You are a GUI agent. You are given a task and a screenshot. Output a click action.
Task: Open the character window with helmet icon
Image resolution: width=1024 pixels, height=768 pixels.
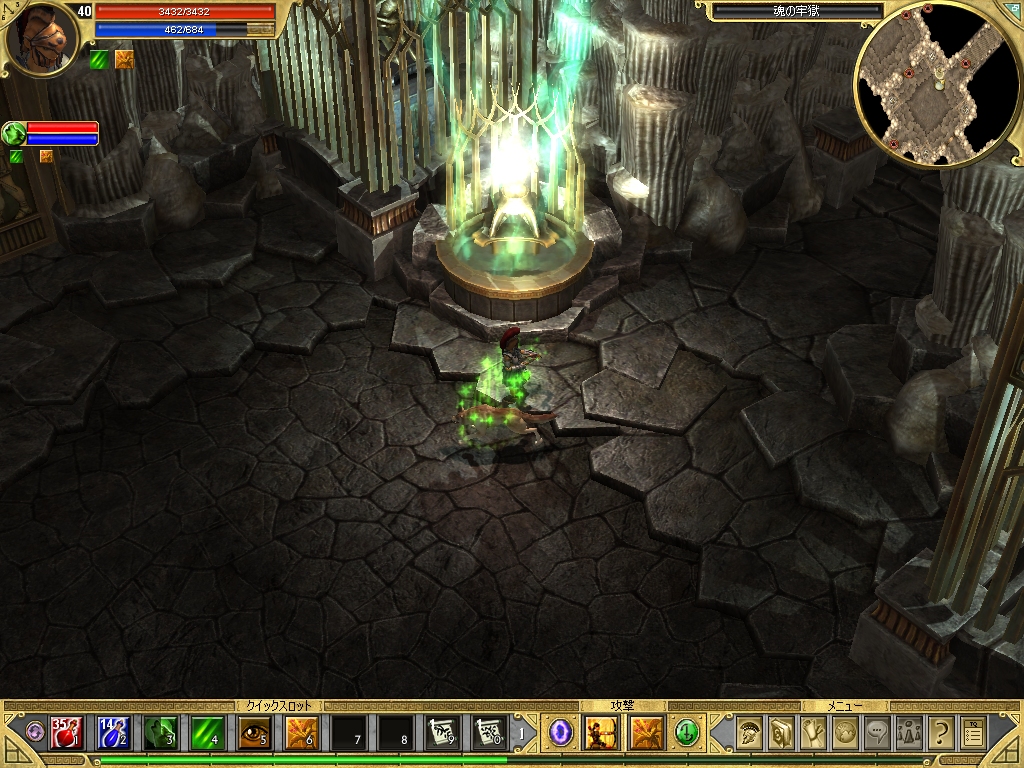[x=748, y=733]
